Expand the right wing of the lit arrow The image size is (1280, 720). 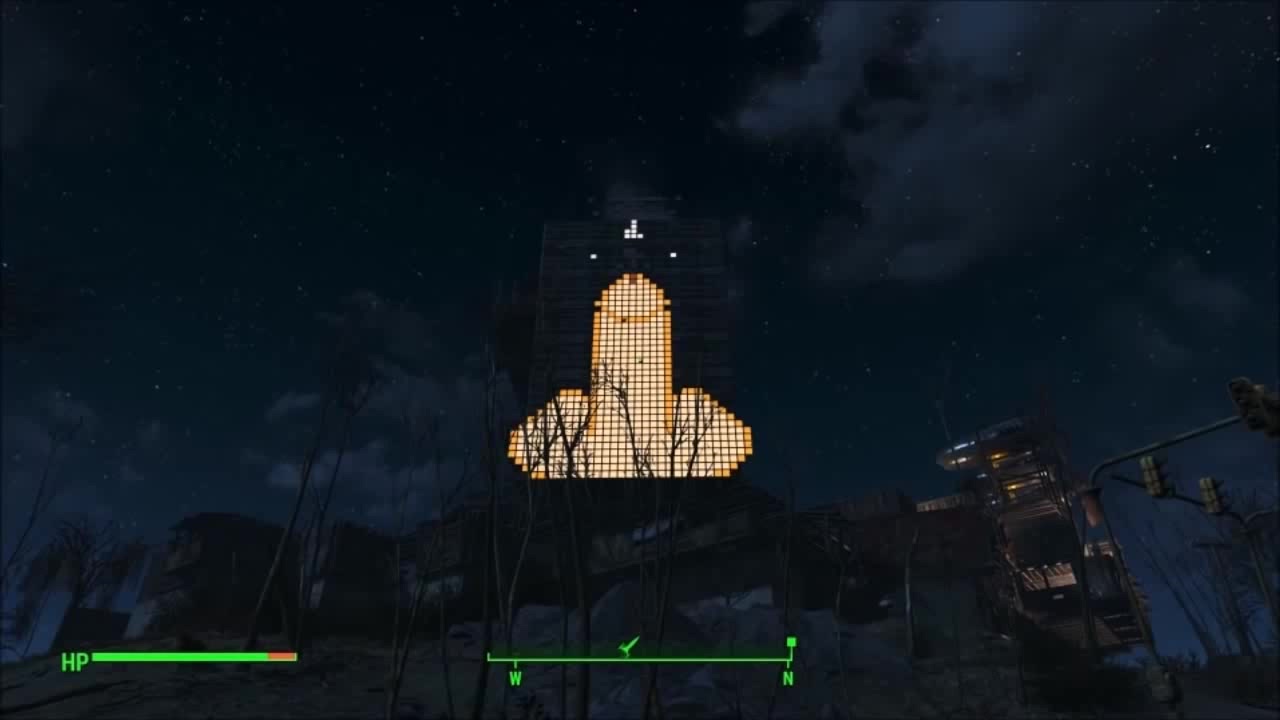[715, 440]
